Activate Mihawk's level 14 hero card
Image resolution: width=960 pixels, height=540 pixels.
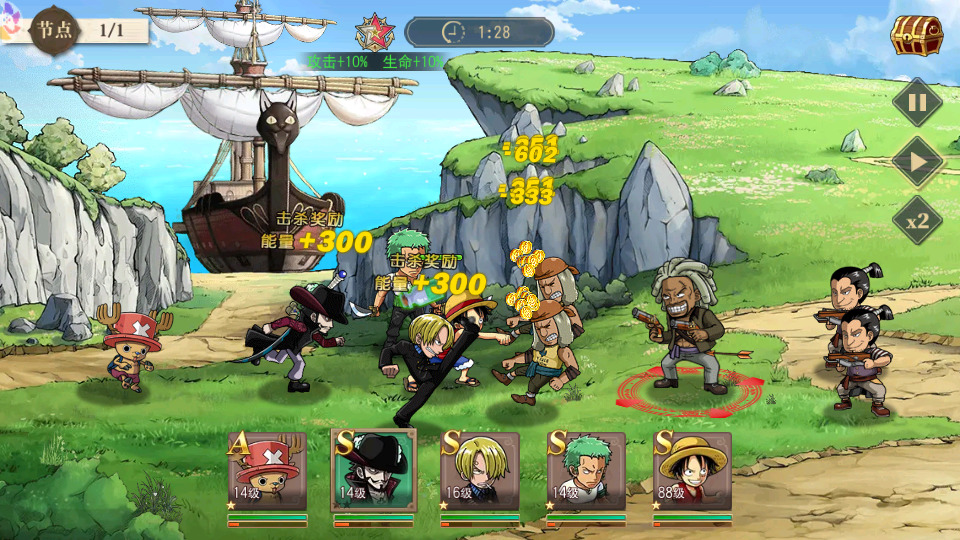tap(373, 471)
